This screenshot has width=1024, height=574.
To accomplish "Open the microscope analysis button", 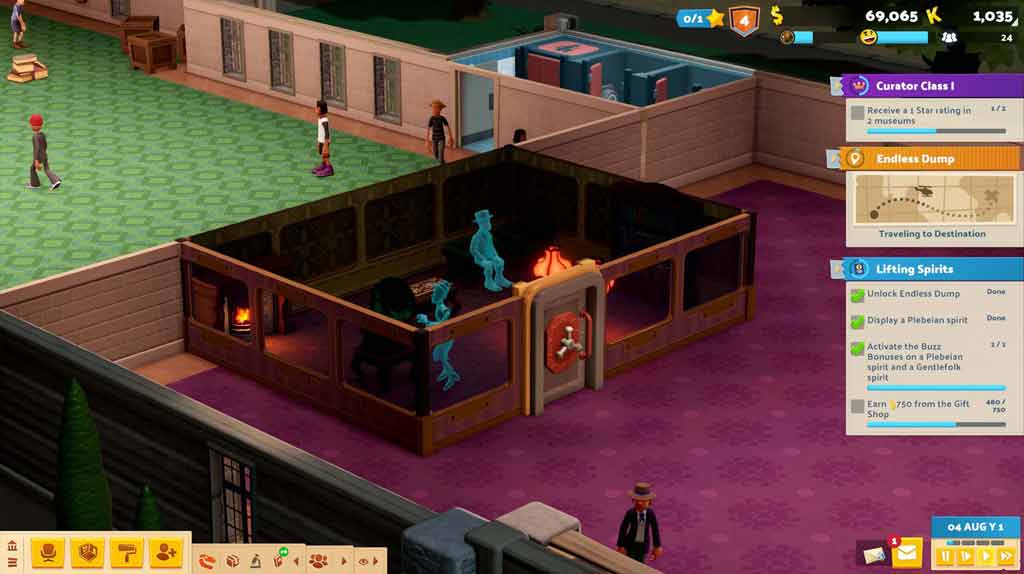I will (255, 560).
